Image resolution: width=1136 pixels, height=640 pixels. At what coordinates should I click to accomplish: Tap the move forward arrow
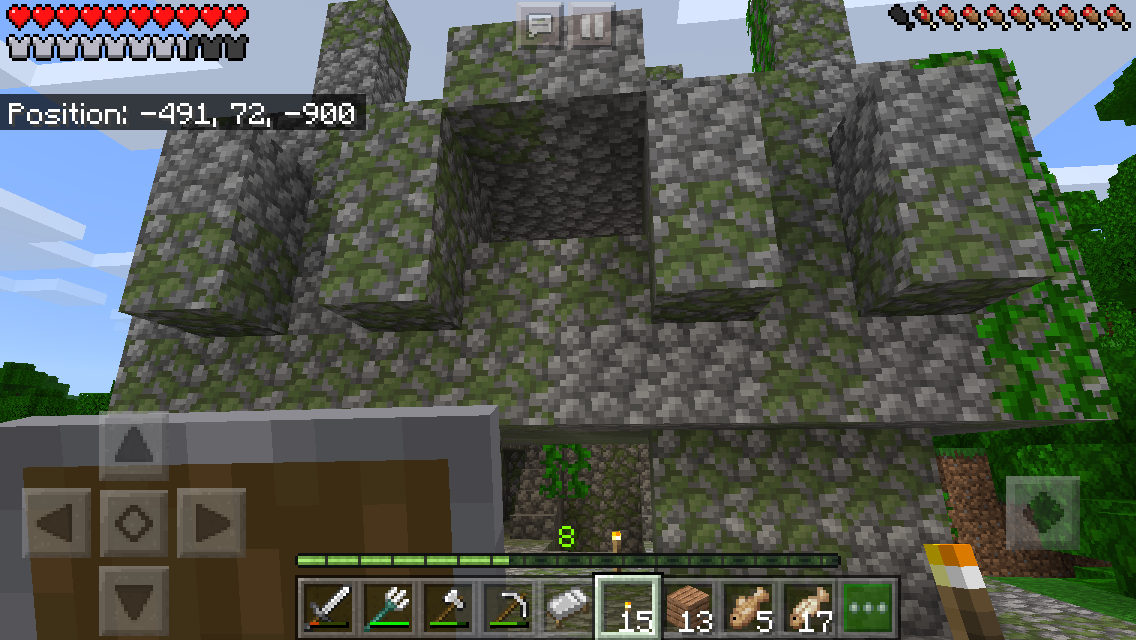[x=134, y=445]
